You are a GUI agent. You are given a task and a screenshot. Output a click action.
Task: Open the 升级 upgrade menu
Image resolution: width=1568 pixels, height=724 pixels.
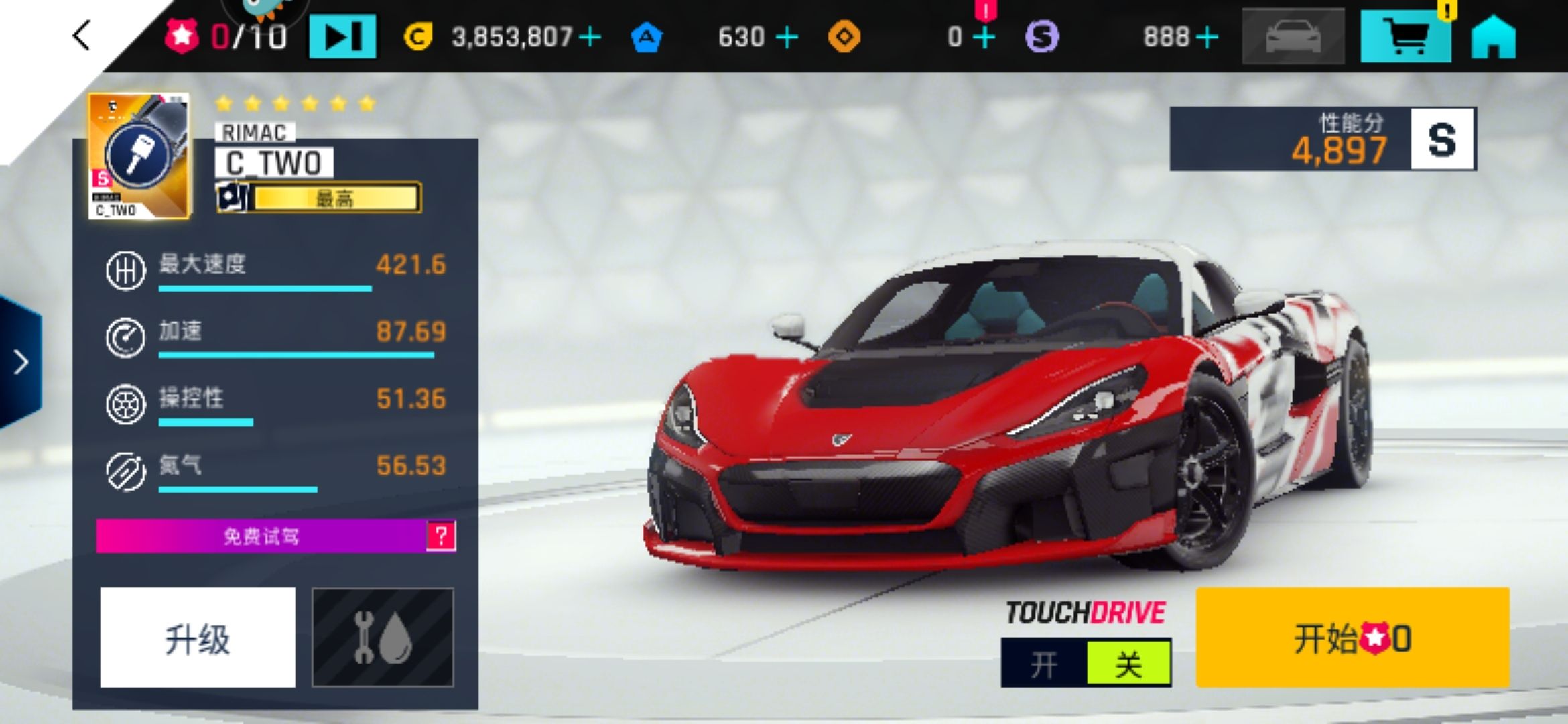(198, 638)
